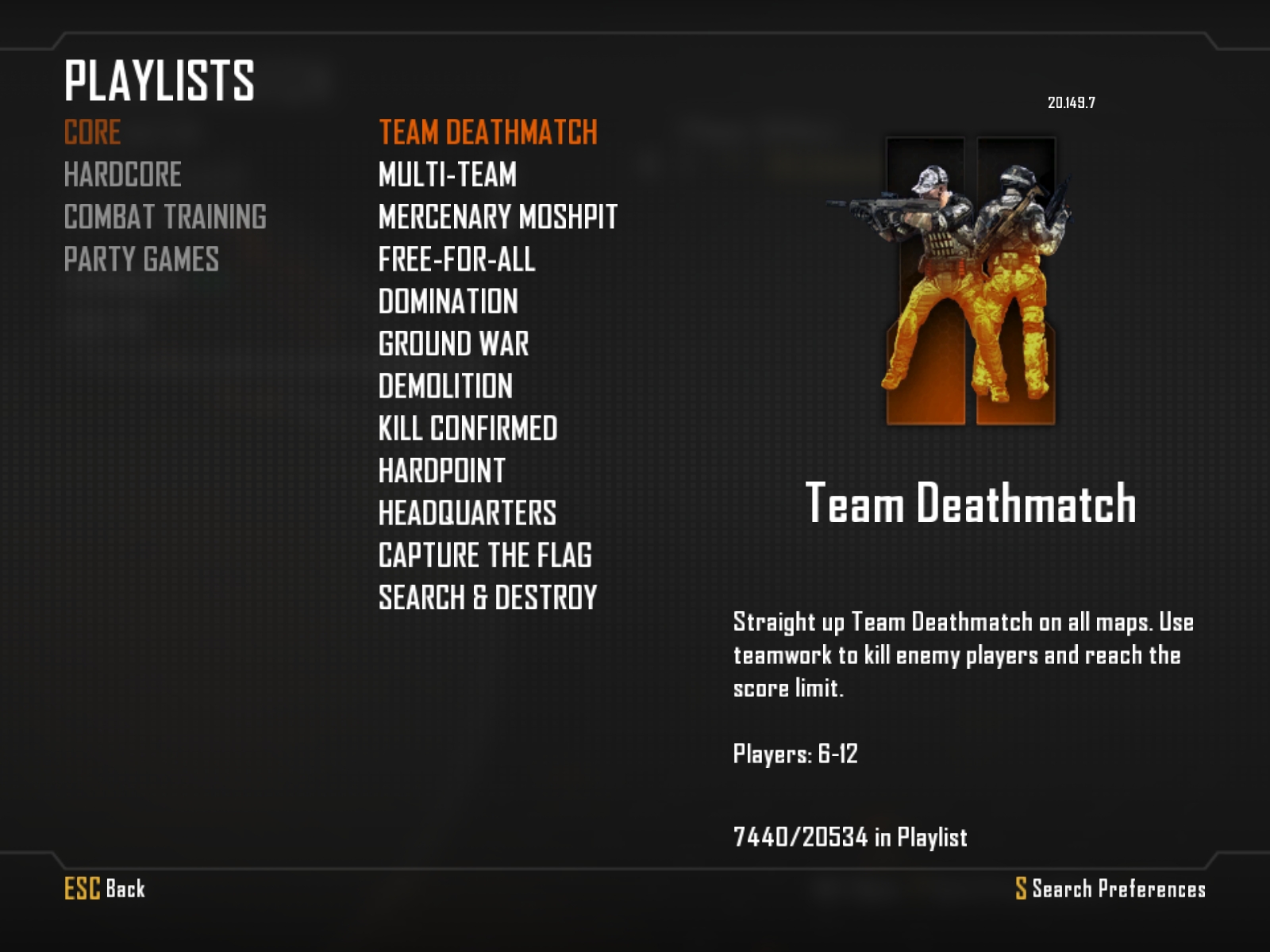Screen dimensions: 1270x952
Task: Go back with the Back button
Action: click(105, 889)
